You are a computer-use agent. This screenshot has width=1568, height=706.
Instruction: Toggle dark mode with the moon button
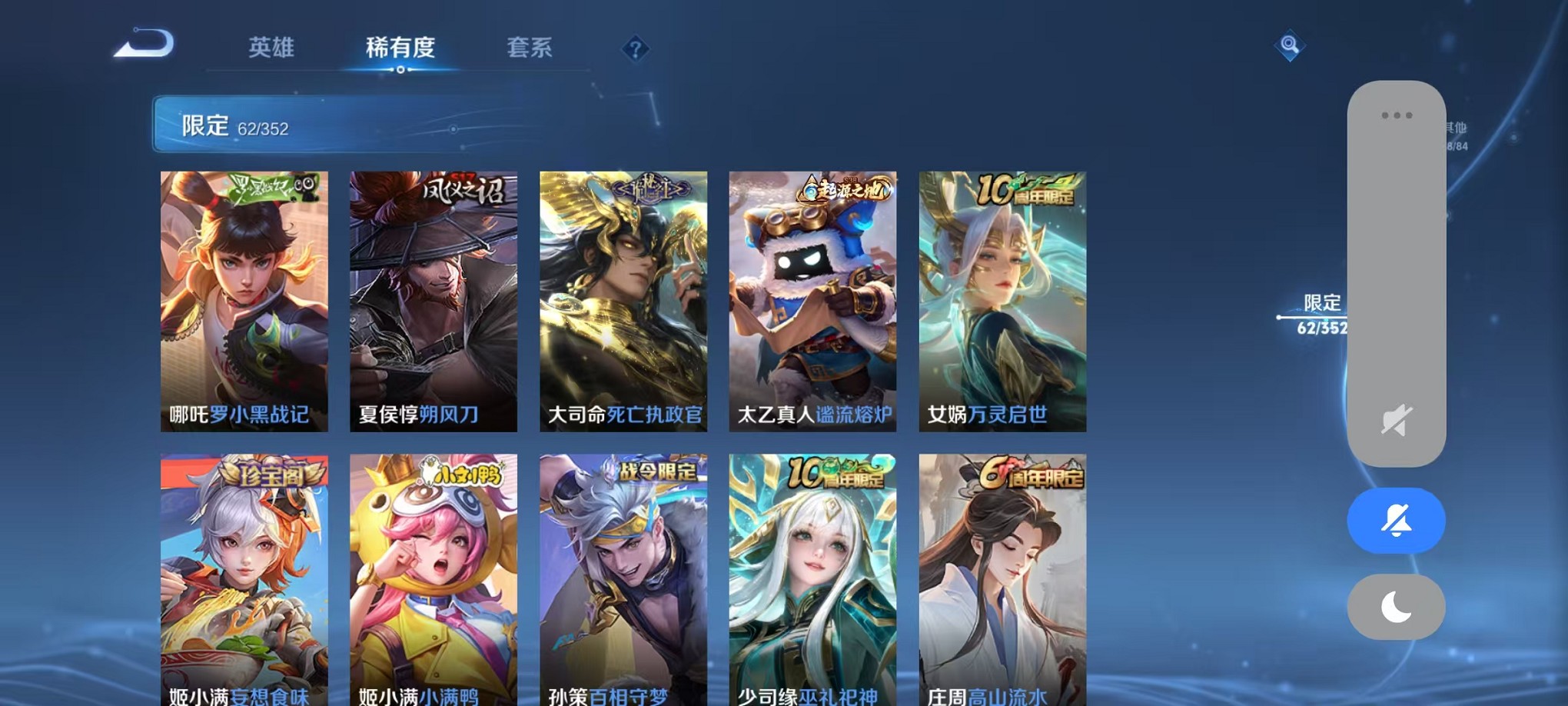(1395, 607)
